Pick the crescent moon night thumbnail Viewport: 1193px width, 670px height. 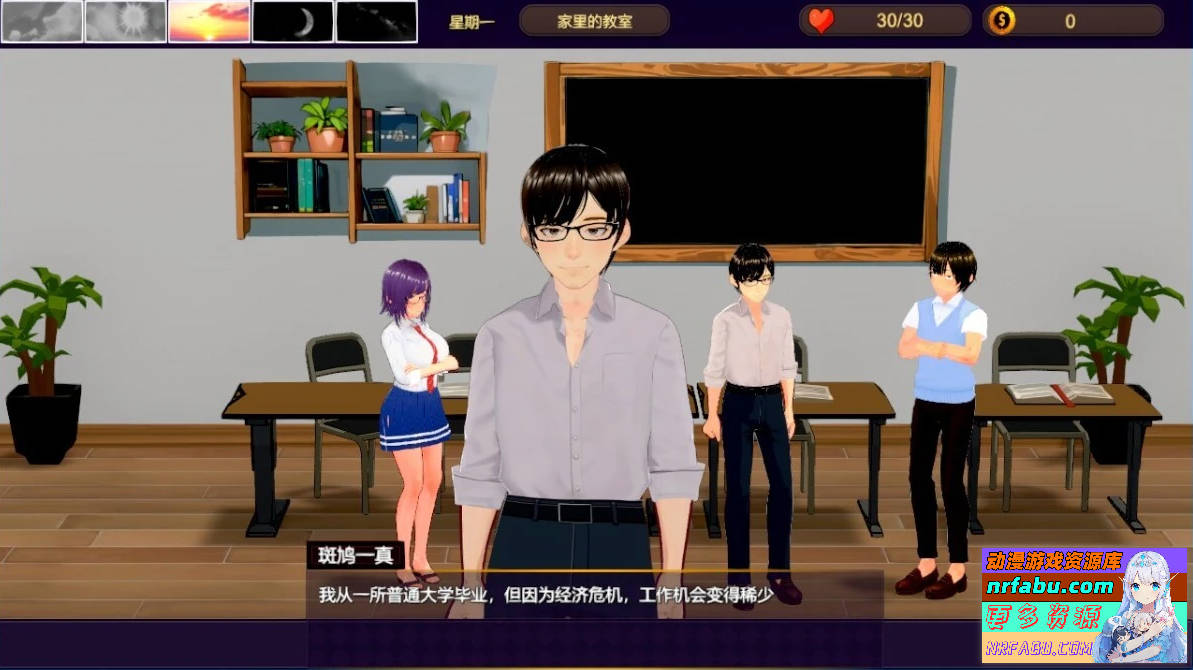pos(292,21)
